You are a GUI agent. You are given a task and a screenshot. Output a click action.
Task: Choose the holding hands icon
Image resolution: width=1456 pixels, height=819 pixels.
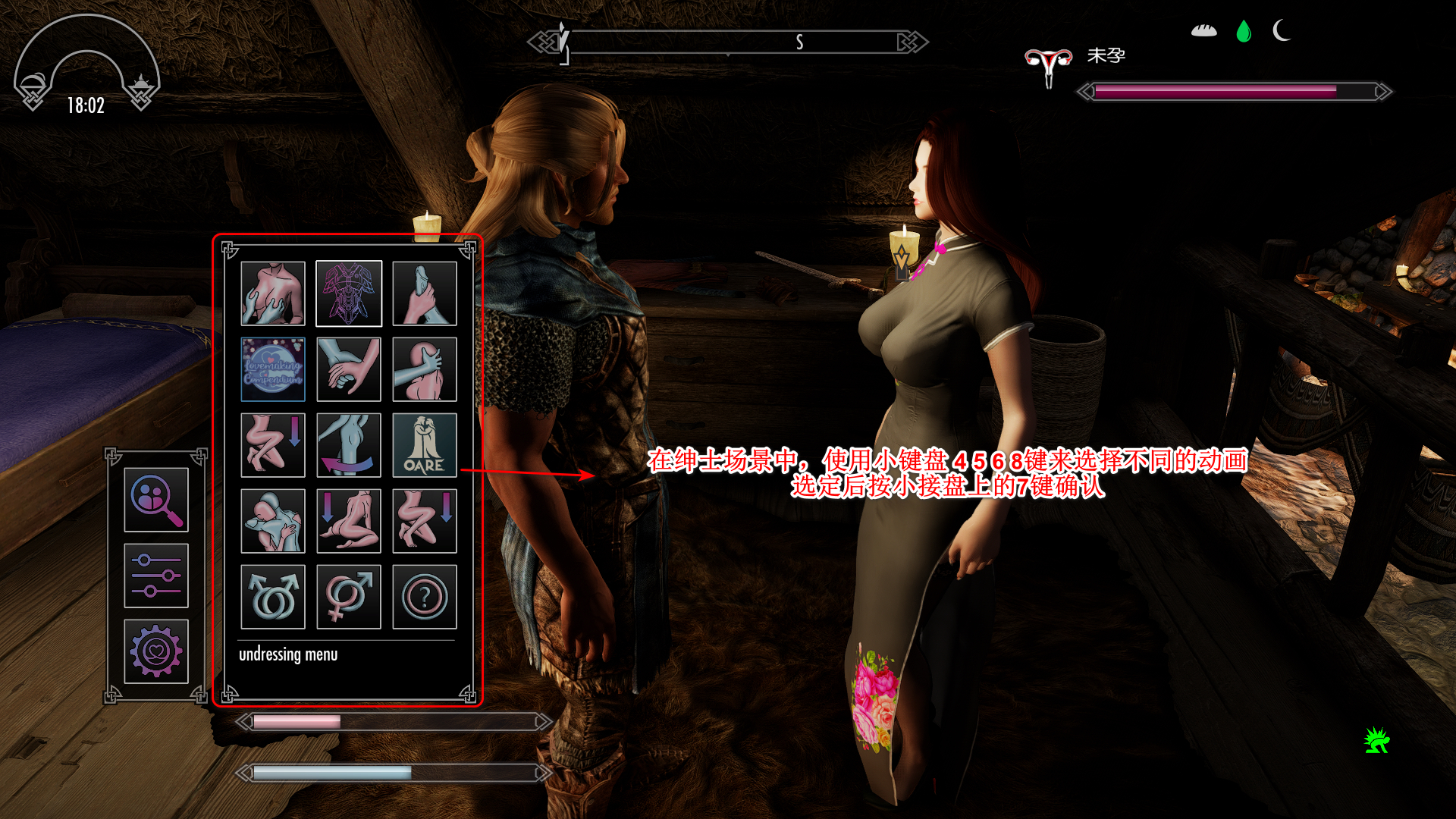(349, 369)
